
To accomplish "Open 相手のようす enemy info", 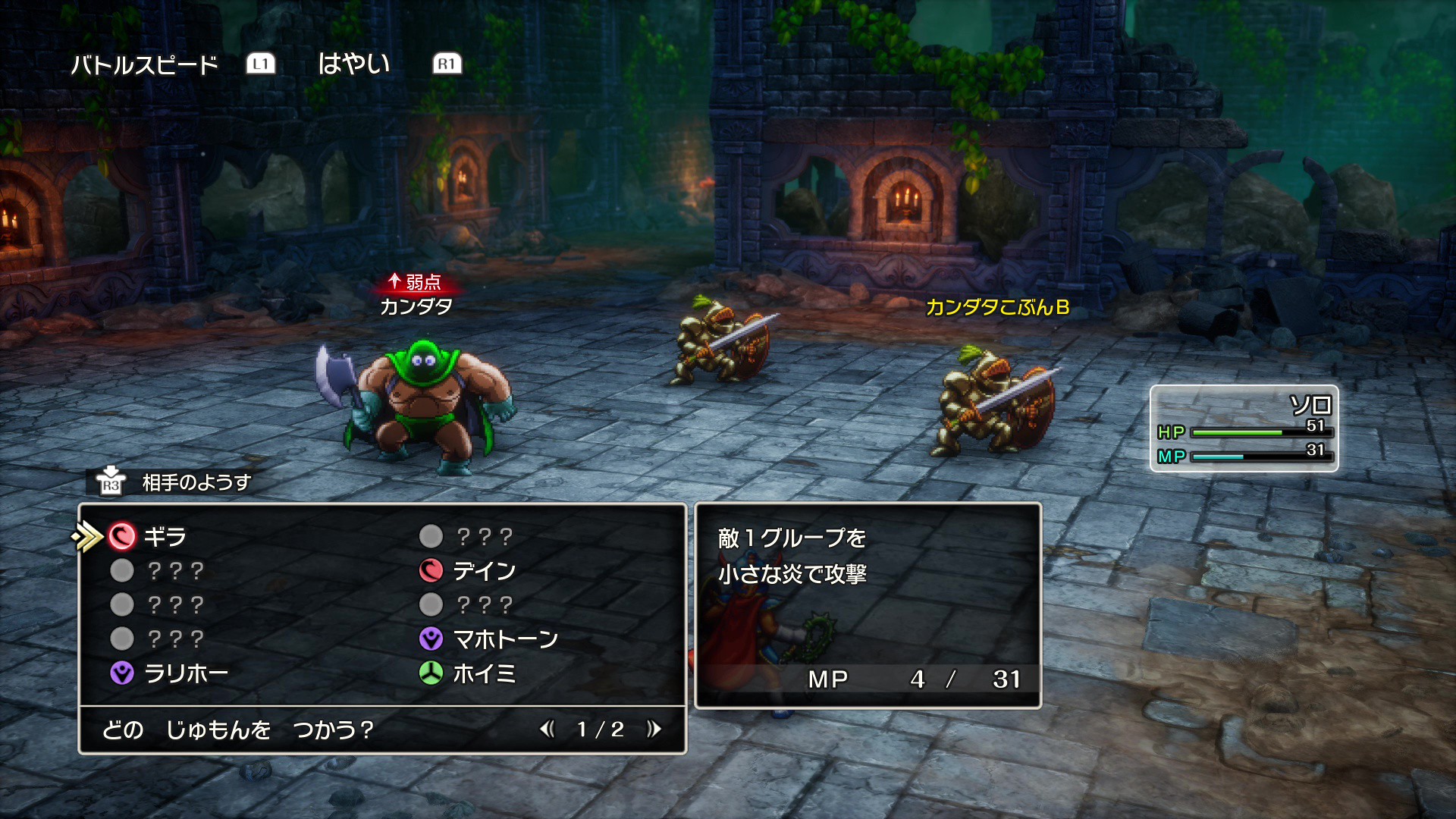I will point(196,482).
